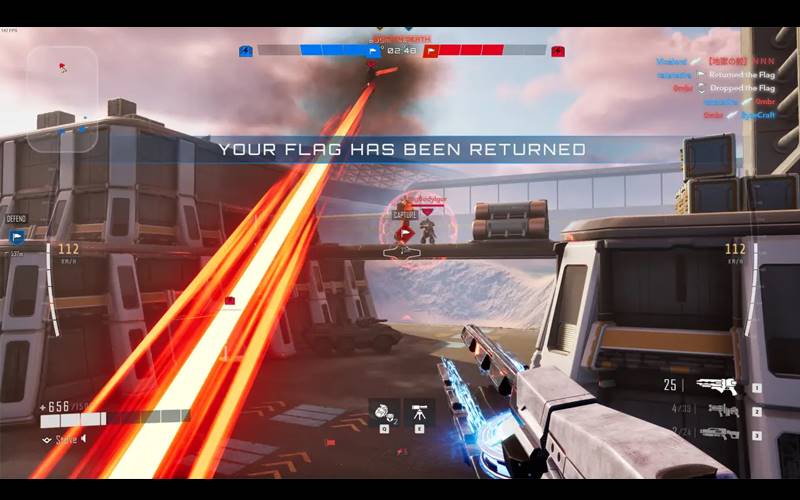Select the red Capture flag objective marker
The width and height of the screenshot is (800, 500).
(404, 233)
